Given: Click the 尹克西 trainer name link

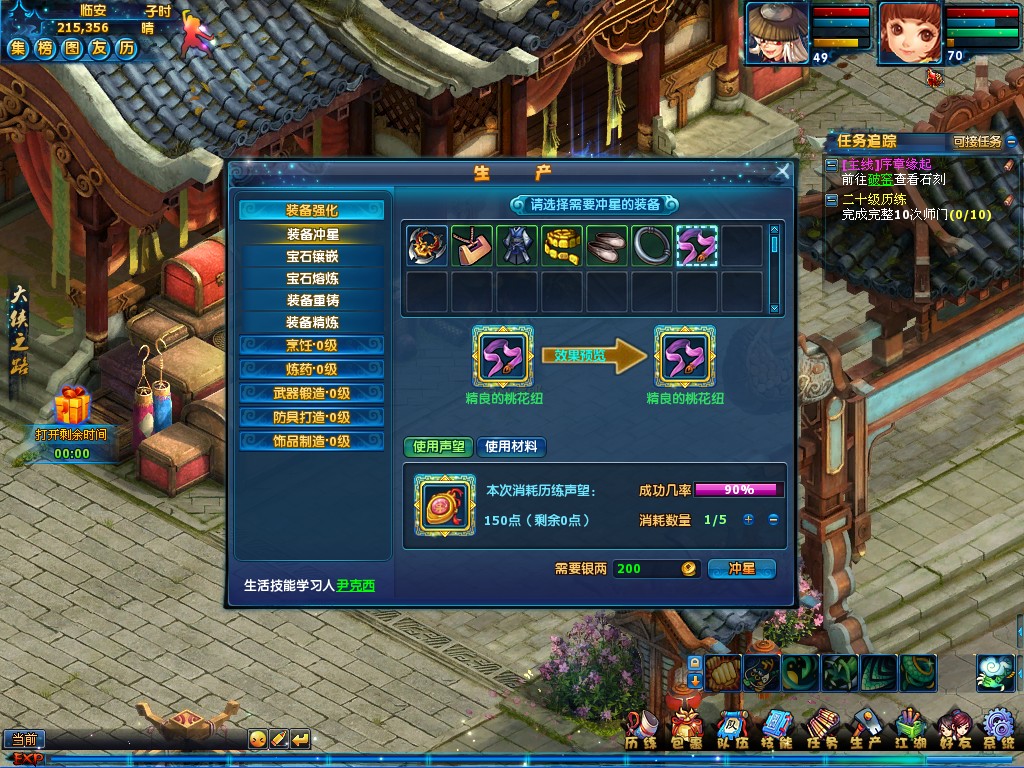Looking at the screenshot, I should point(355,586).
